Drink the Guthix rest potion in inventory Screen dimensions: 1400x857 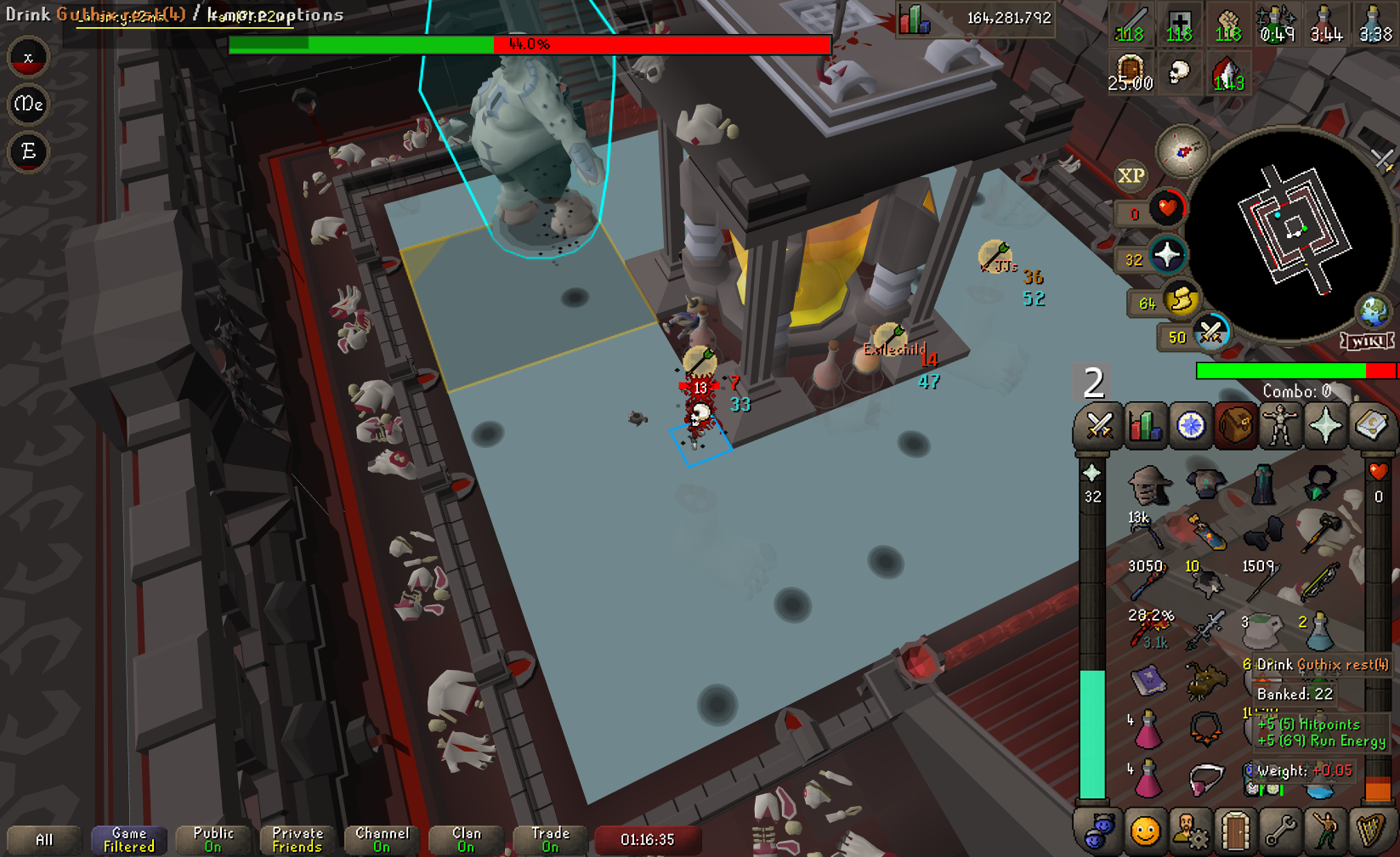pos(1261,678)
